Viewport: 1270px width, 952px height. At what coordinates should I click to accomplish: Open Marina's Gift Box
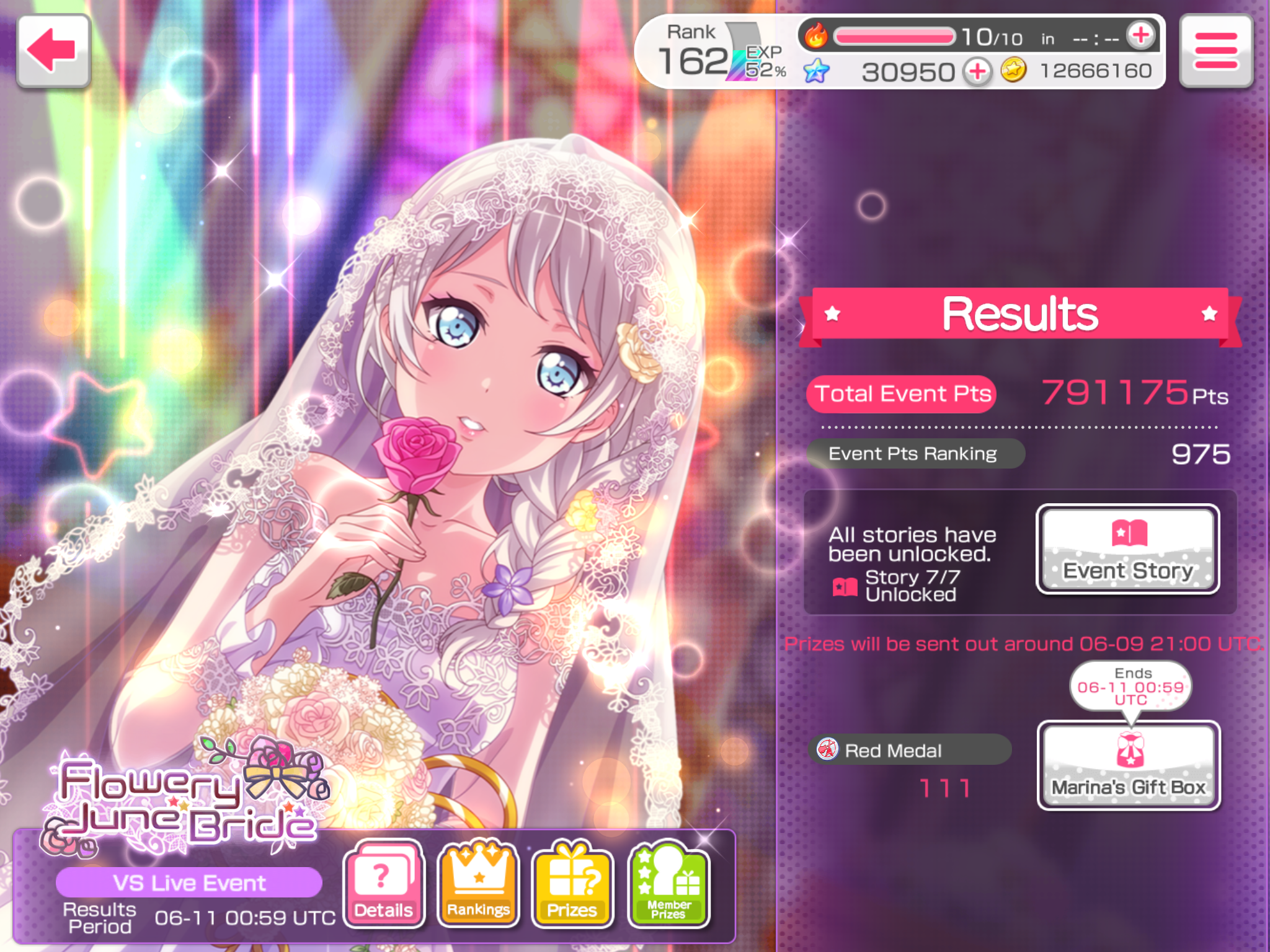coord(1129,765)
